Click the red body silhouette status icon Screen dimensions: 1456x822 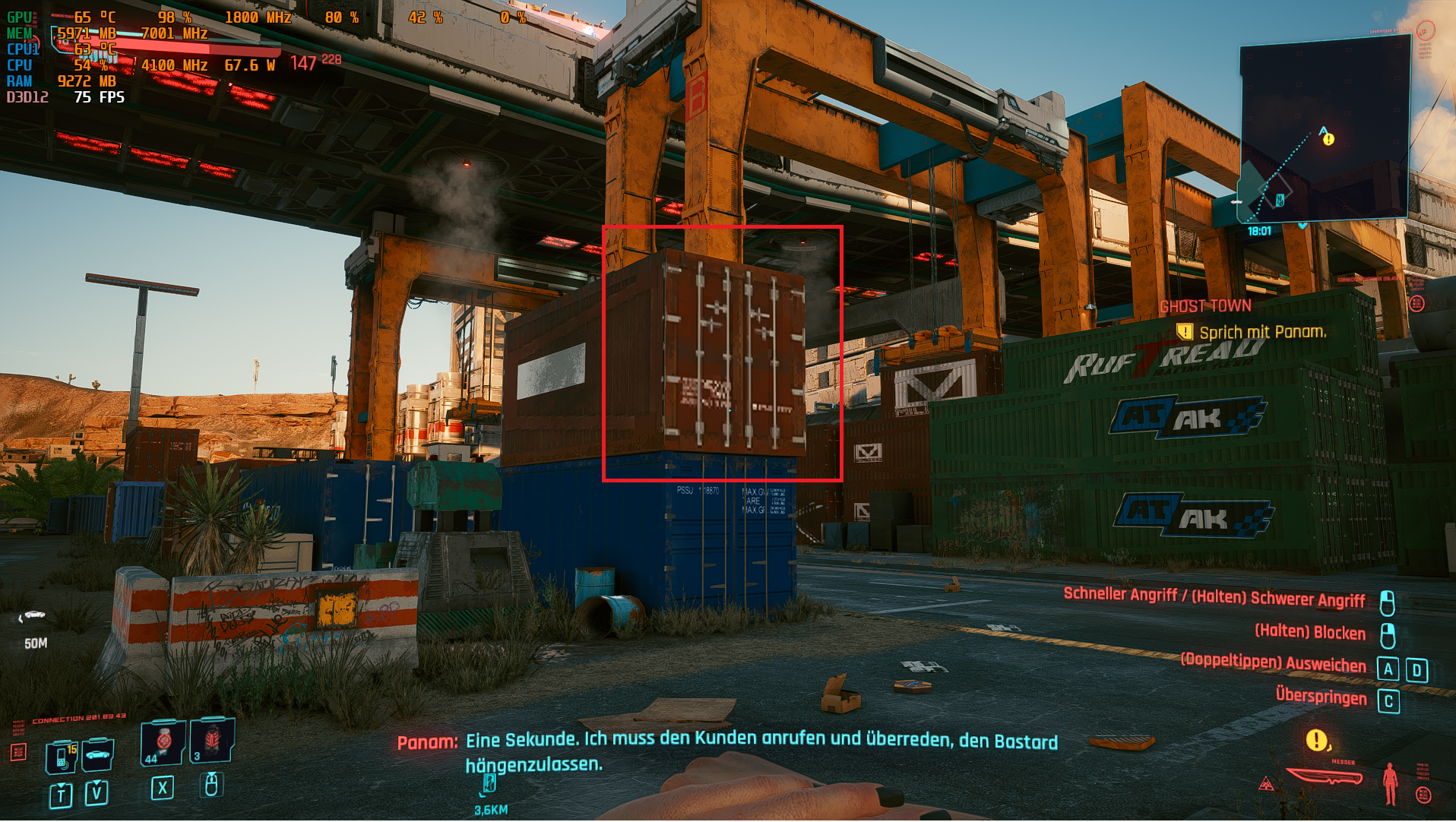[x=1391, y=784]
